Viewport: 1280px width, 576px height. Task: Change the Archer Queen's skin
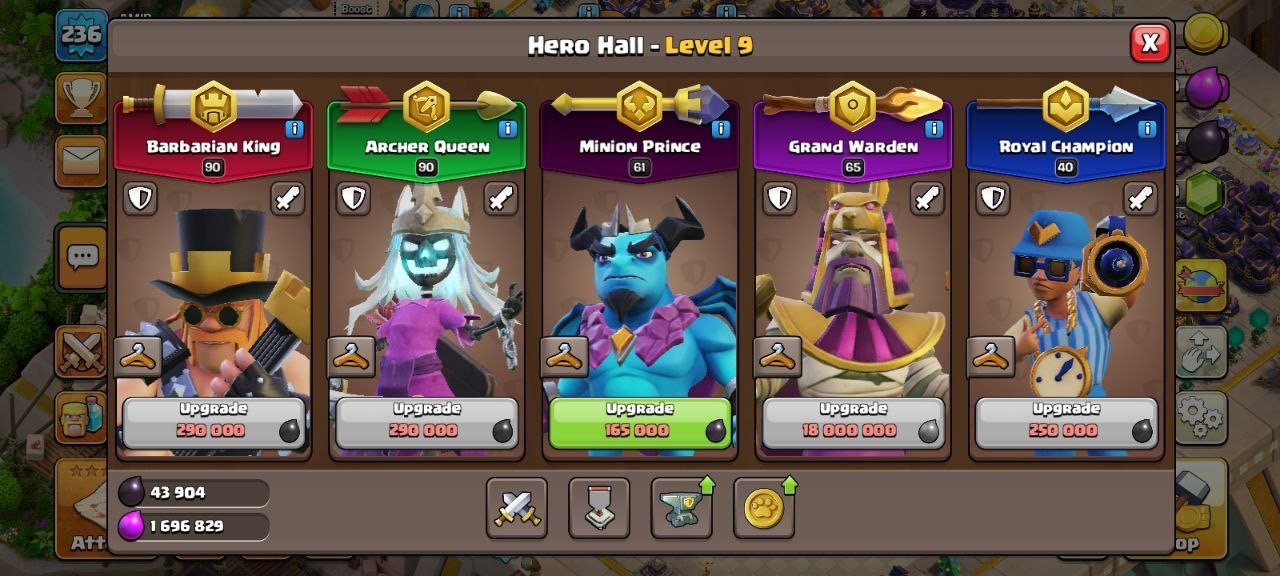click(x=351, y=356)
